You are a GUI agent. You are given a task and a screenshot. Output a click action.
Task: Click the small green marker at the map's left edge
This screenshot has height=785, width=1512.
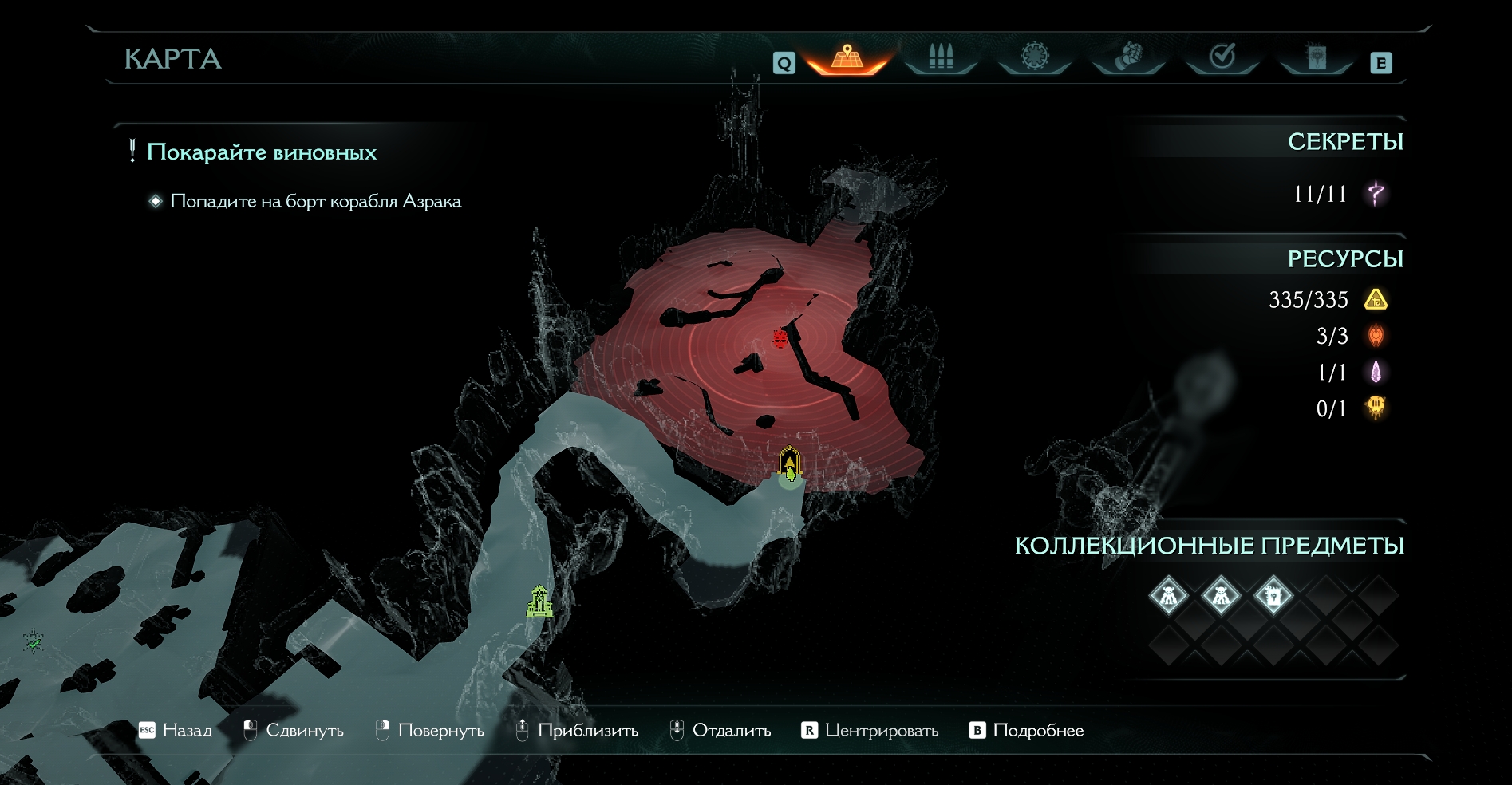click(x=34, y=640)
